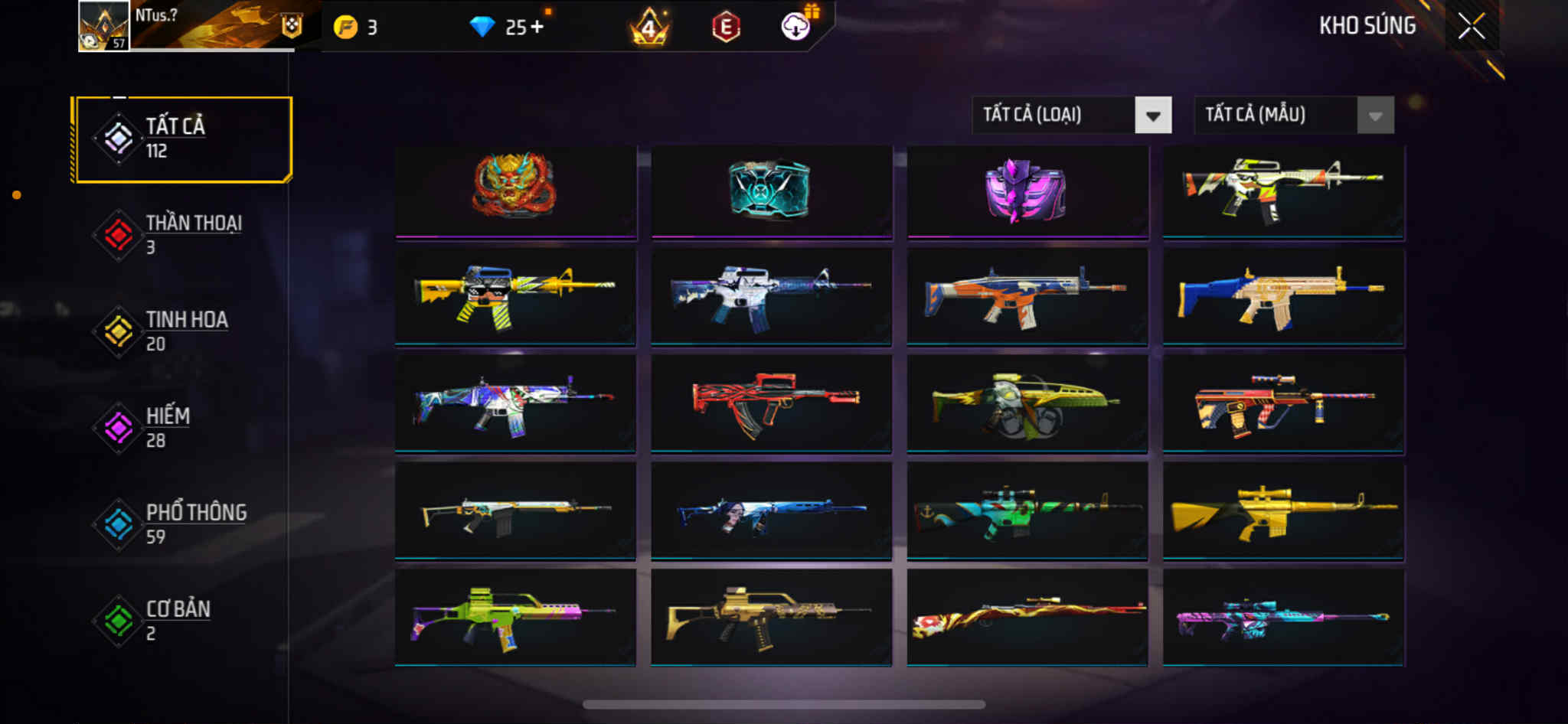Choose the purple and pink gloo wall skin

(x=1026, y=190)
